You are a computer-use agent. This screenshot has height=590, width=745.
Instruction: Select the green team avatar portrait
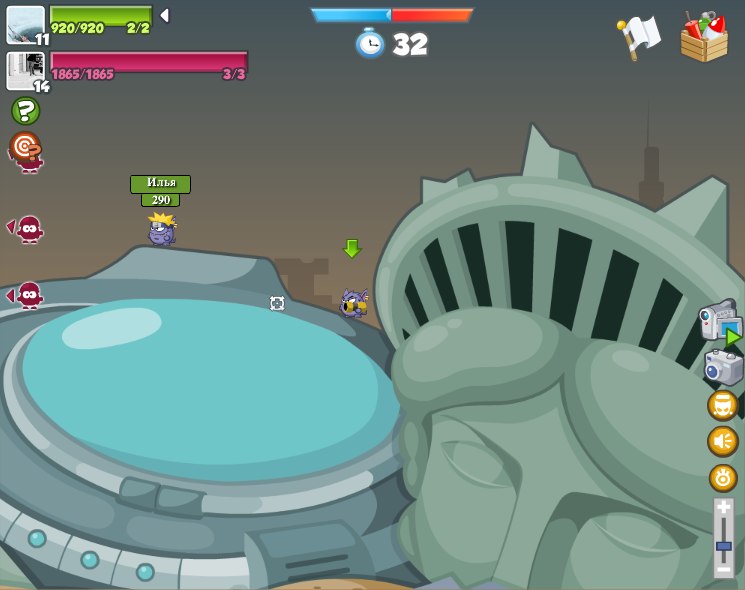click(25, 24)
